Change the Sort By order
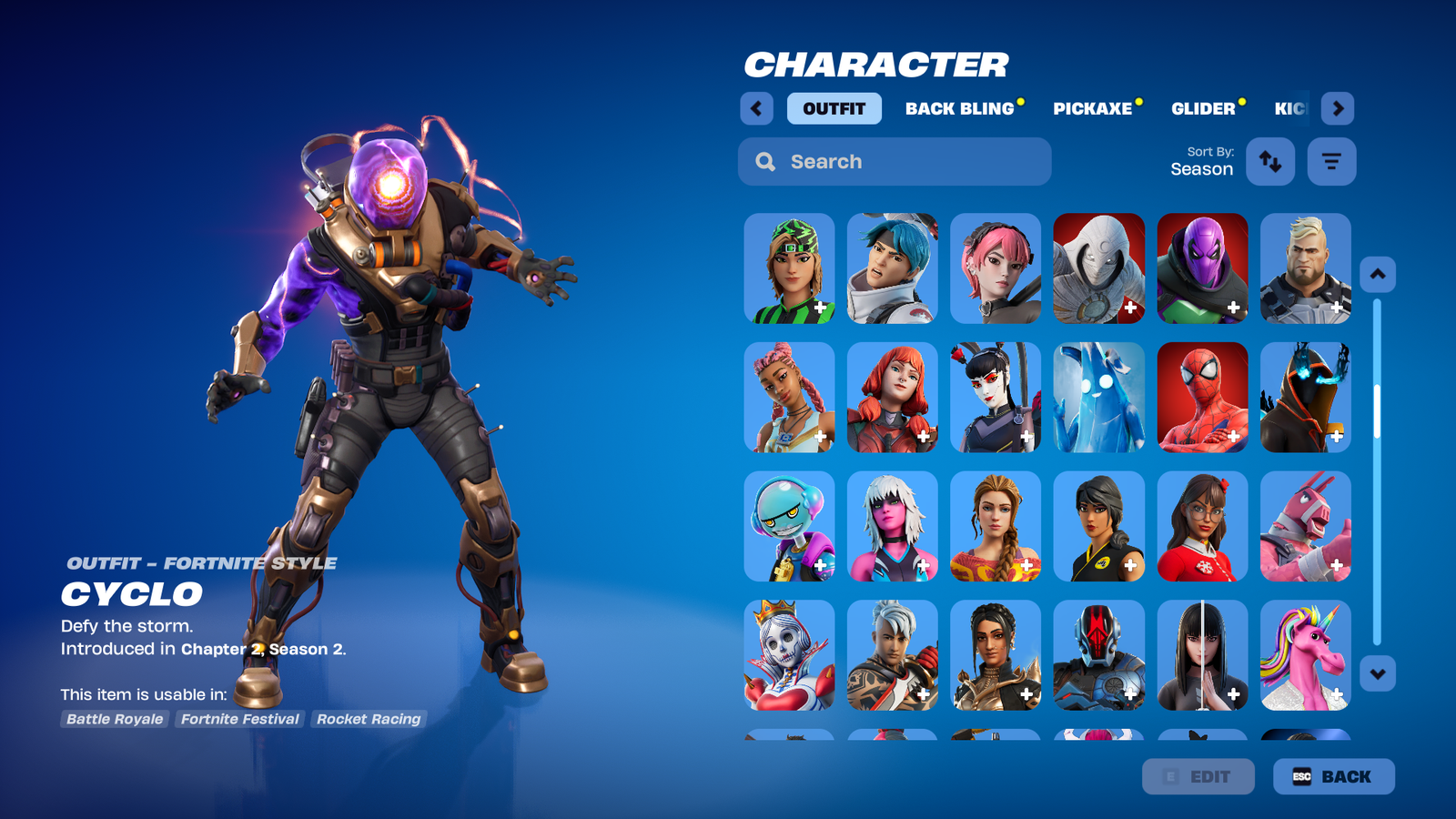This screenshot has height=819, width=1456. click(x=1270, y=161)
